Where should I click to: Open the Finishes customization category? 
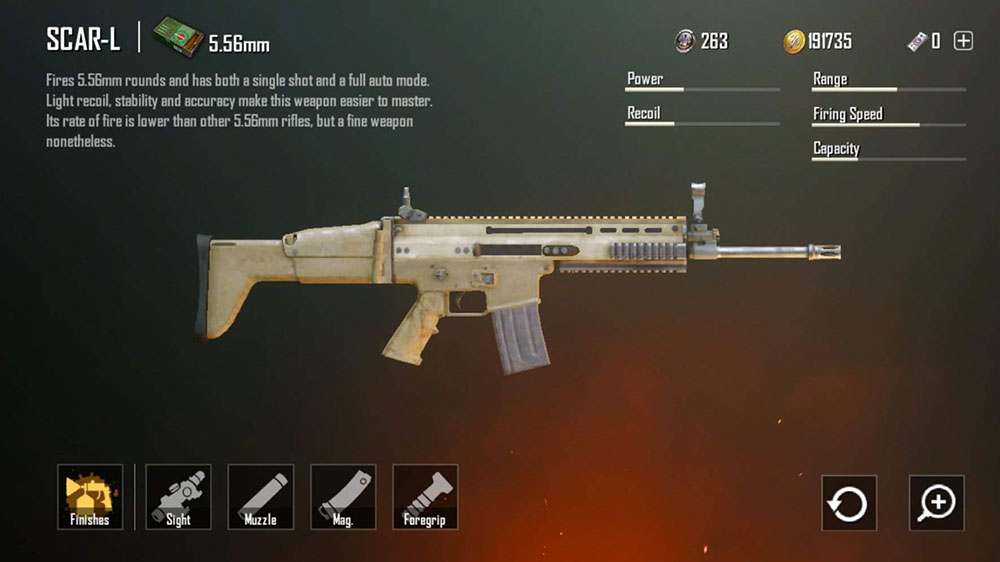[x=90, y=497]
